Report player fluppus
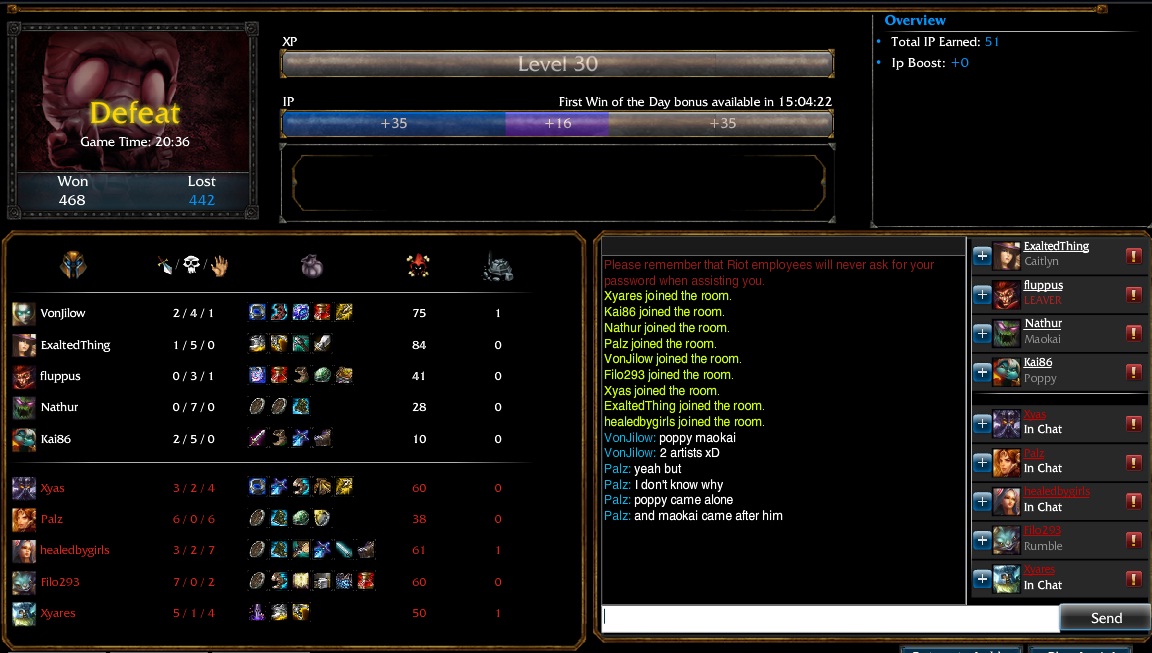This screenshot has width=1152, height=653. (x=1134, y=294)
